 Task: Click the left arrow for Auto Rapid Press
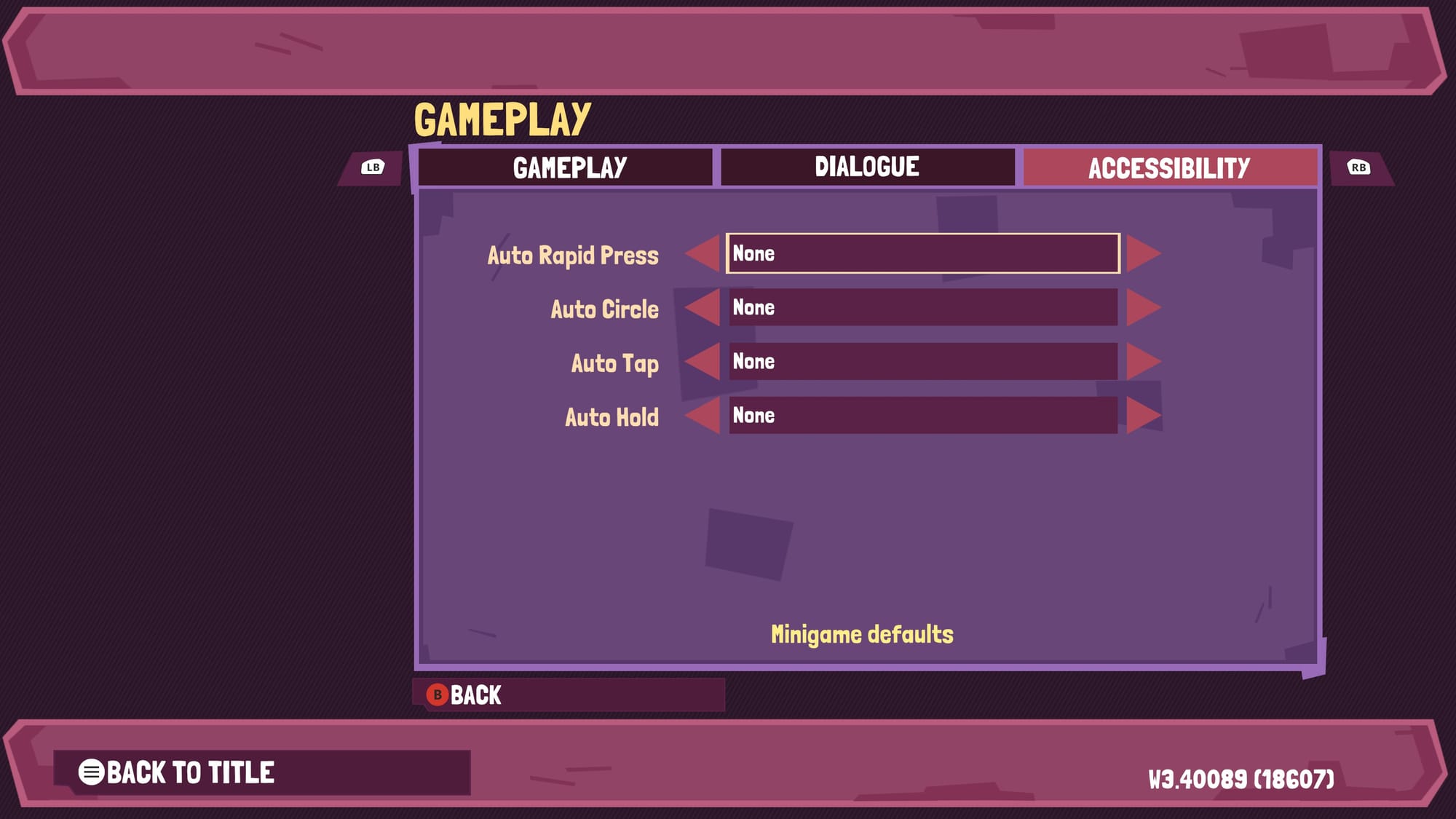703,255
